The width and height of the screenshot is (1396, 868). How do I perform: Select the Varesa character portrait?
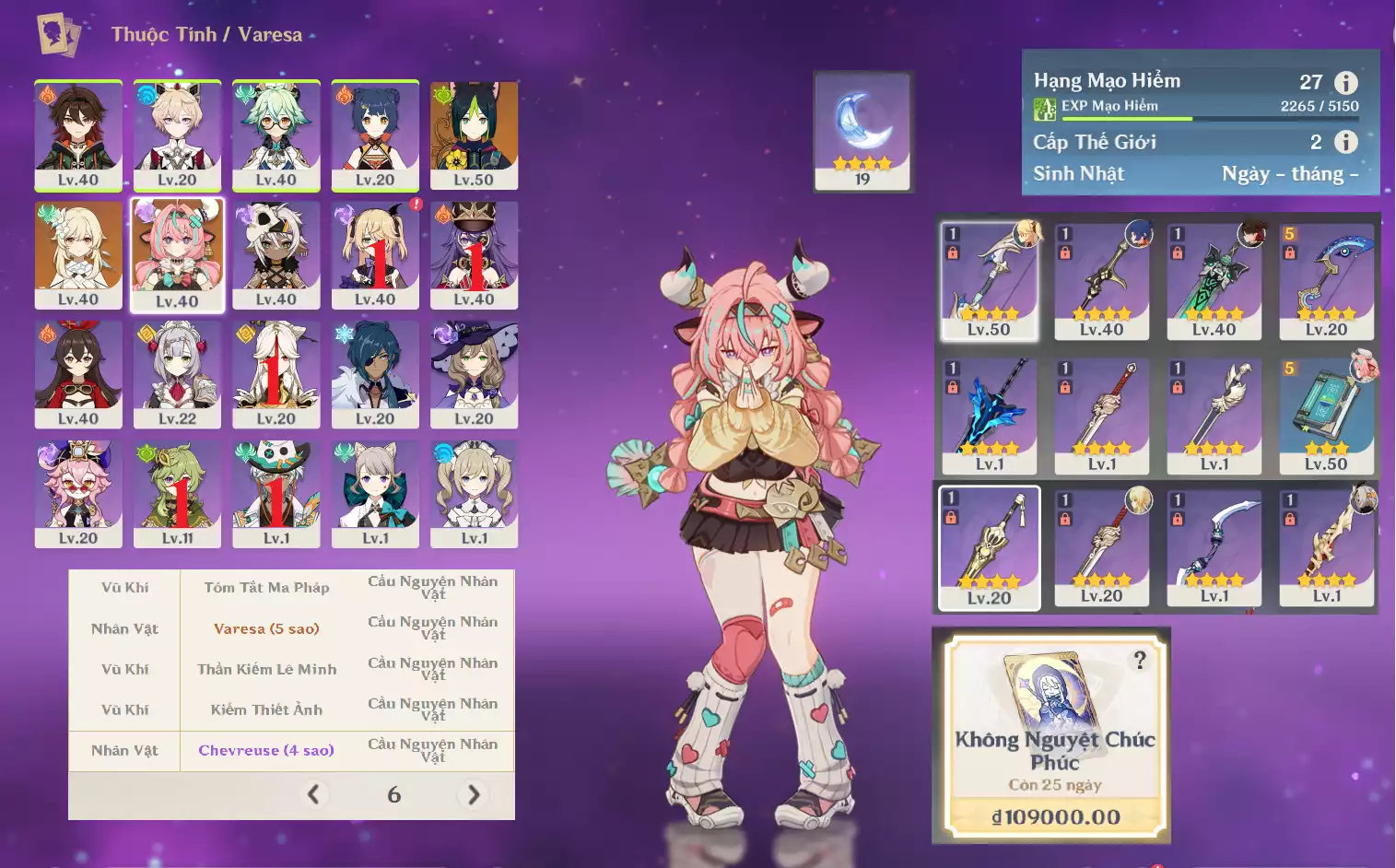[x=177, y=255]
